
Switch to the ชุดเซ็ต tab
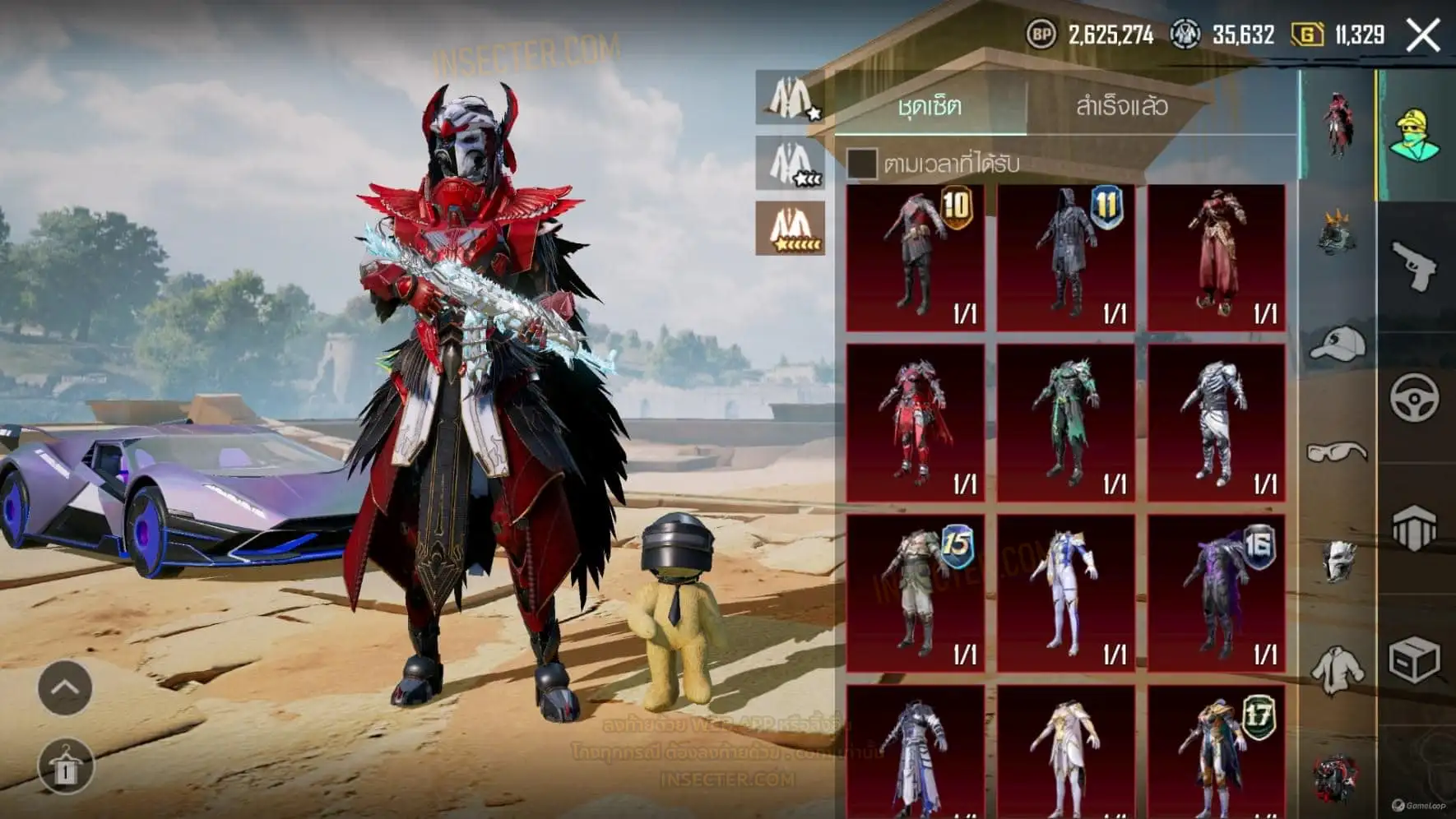tap(930, 106)
